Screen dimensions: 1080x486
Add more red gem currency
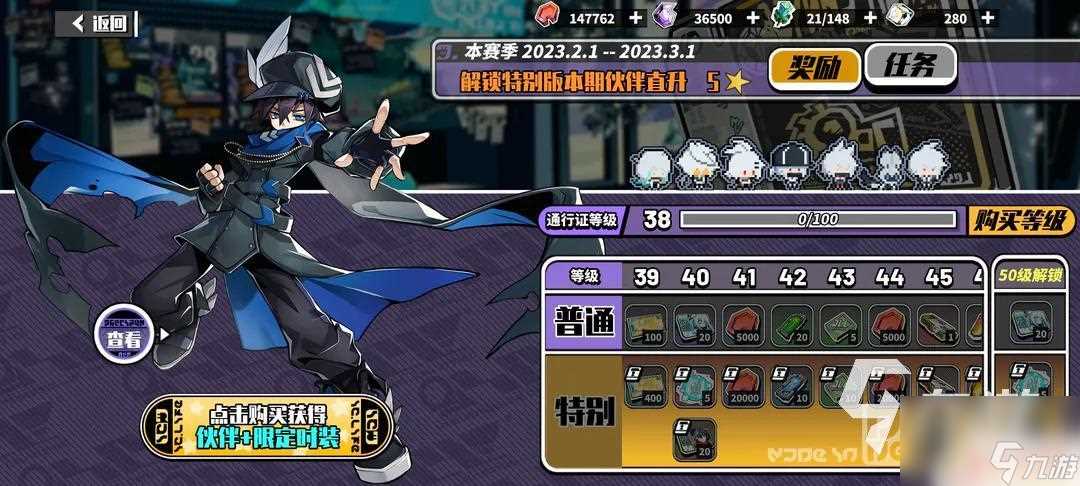coord(636,17)
